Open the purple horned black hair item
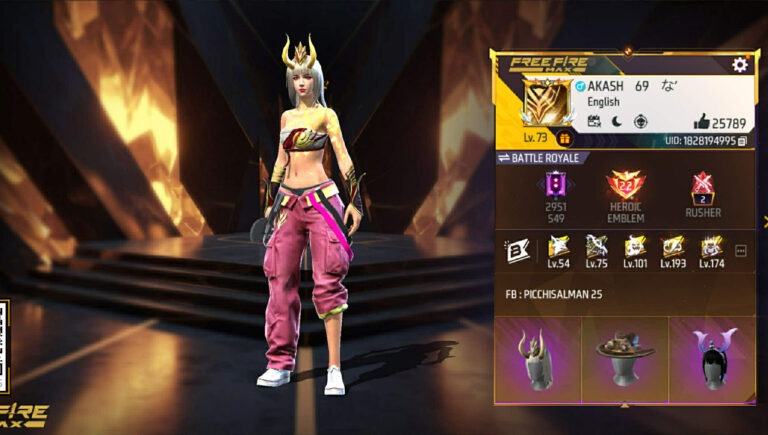This screenshot has height=435, width=768. tap(711, 359)
